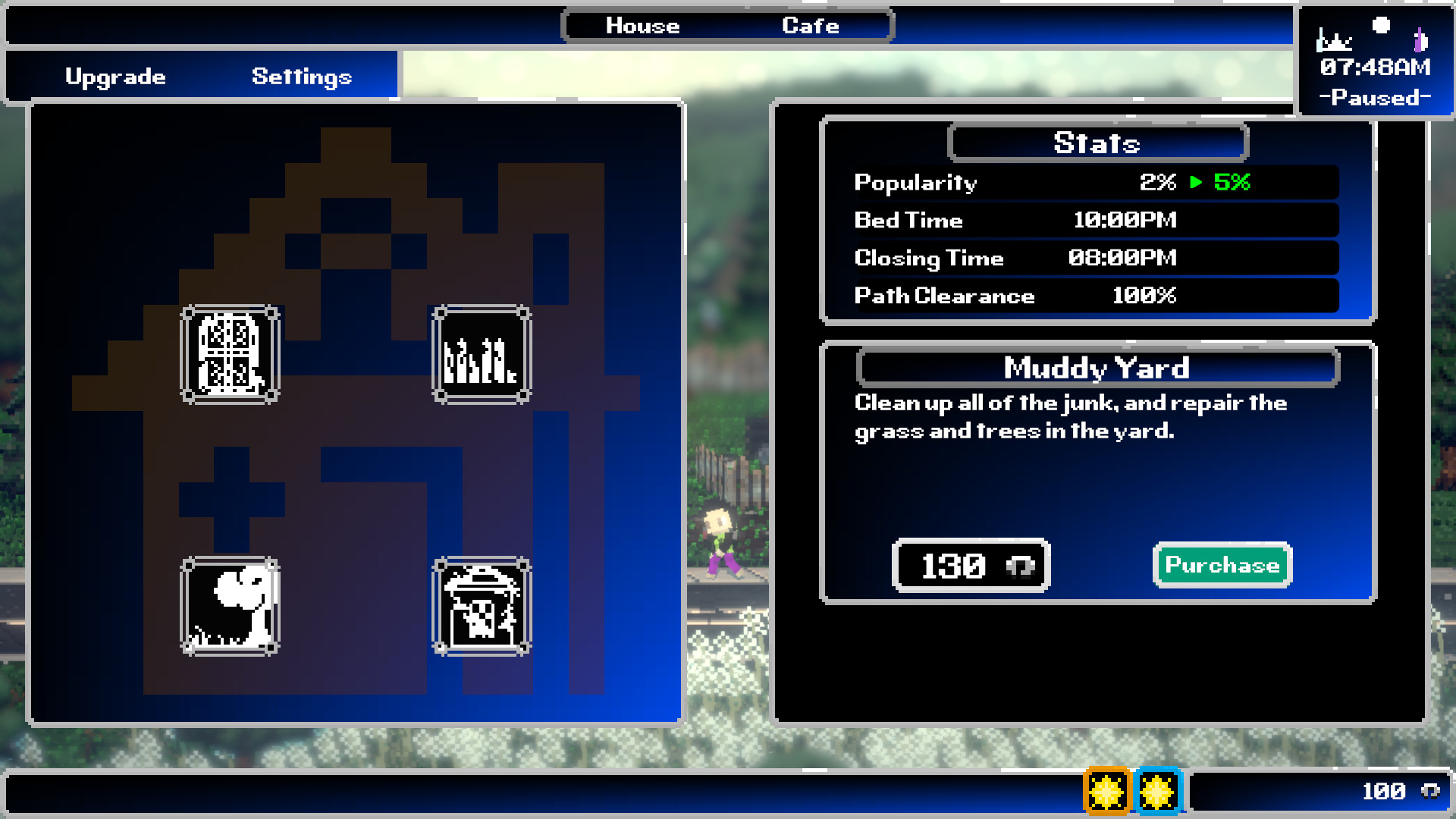Click the coin icon beside the 100 balance
This screenshot has height=819, width=1456.
point(1431,789)
